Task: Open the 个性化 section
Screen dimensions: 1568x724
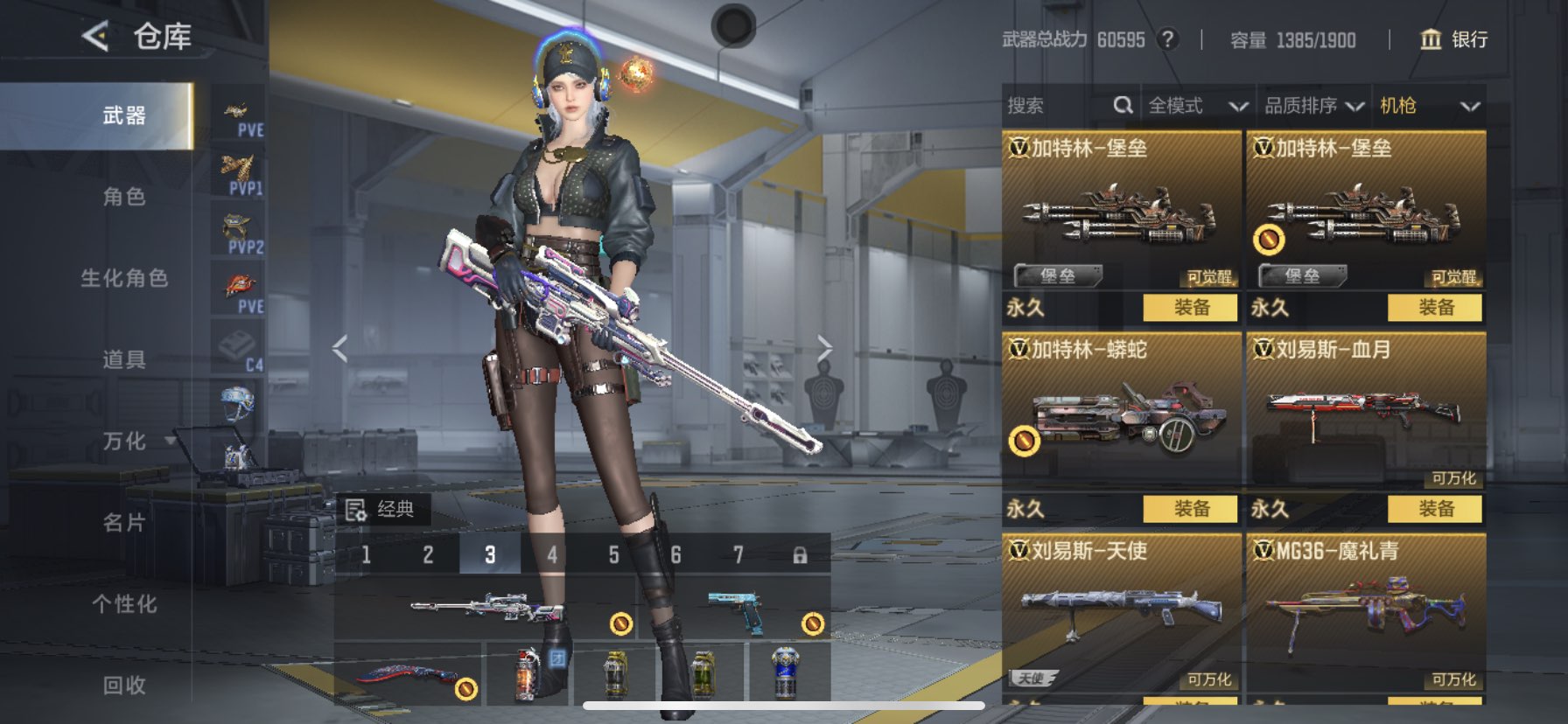Action: coord(124,604)
